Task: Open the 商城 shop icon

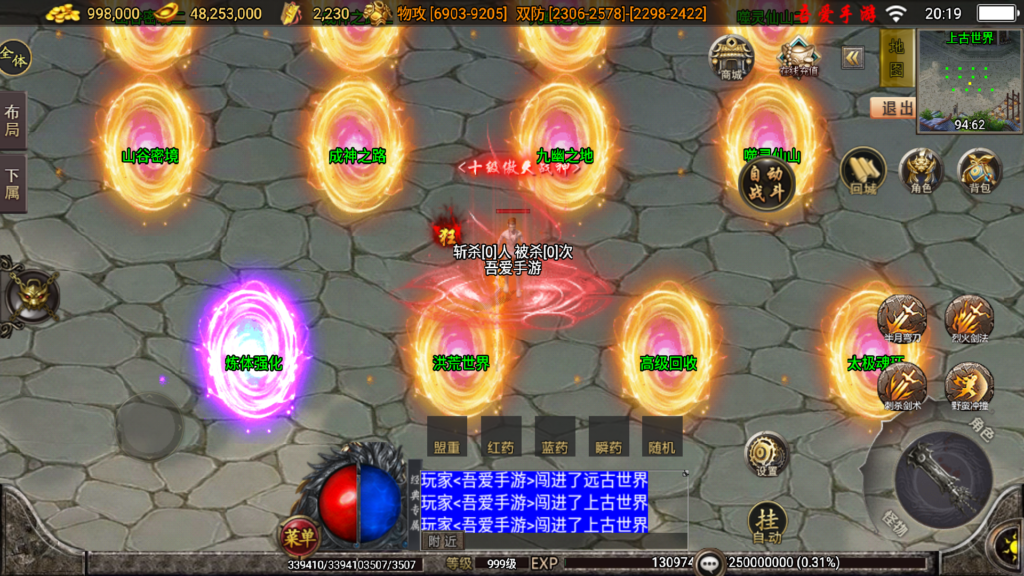Action: (x=731, y=57)
